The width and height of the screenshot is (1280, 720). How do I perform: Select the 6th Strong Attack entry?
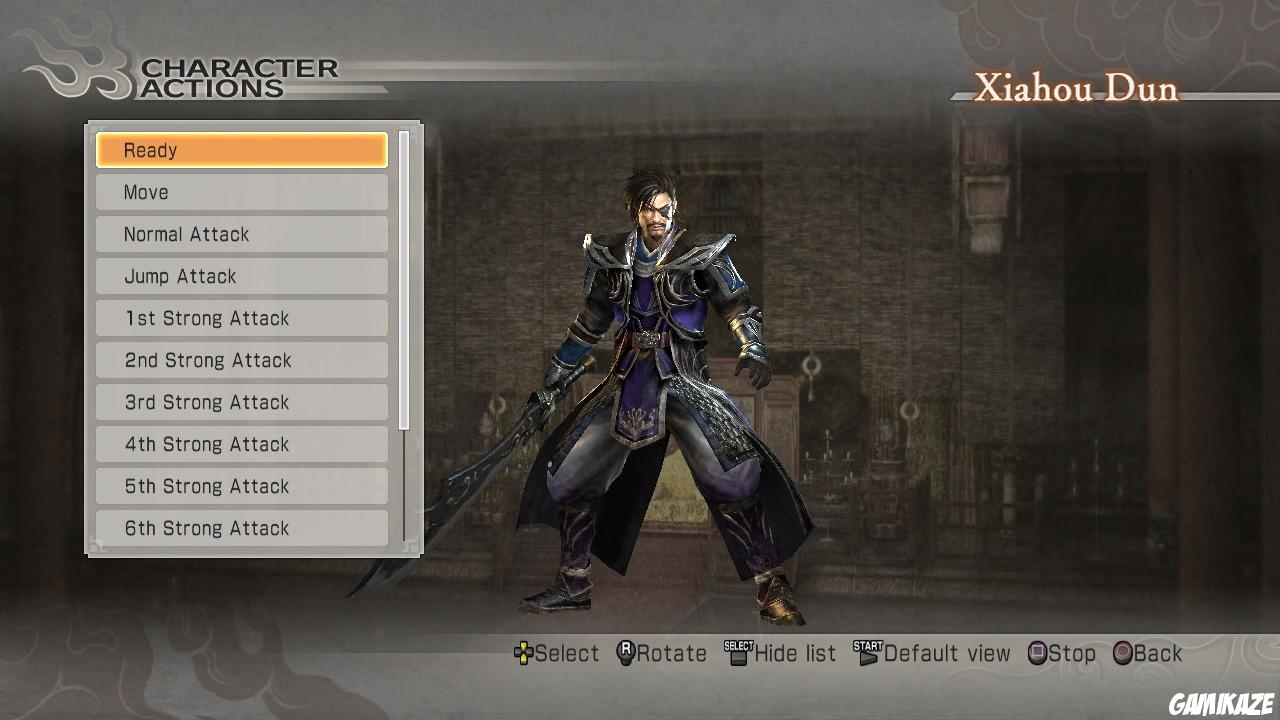(x=241, y=527)
